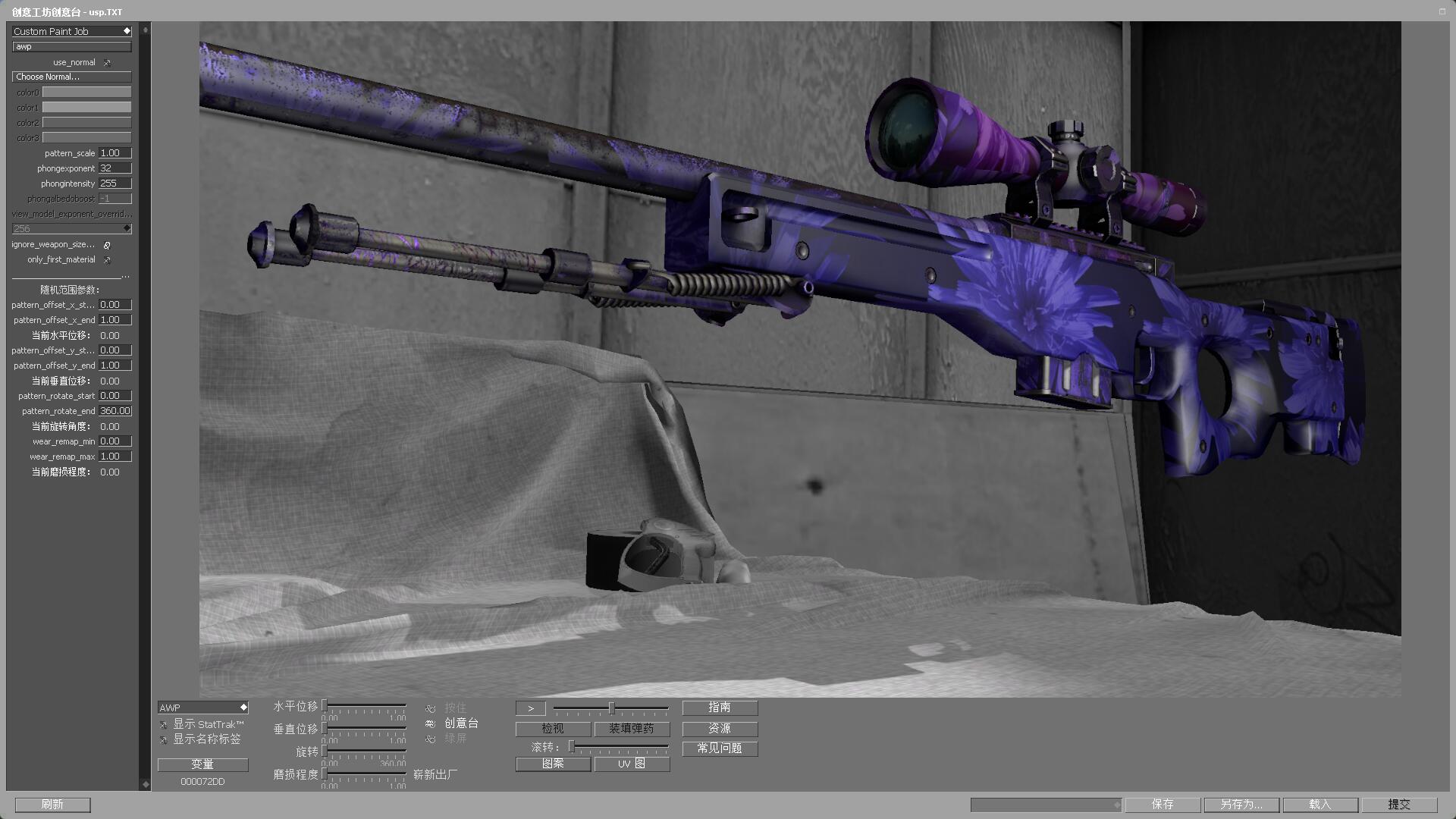Click the 装填弹药 reload button
This screenshot has height=819, width=1456.
click(x=632, y=729)
